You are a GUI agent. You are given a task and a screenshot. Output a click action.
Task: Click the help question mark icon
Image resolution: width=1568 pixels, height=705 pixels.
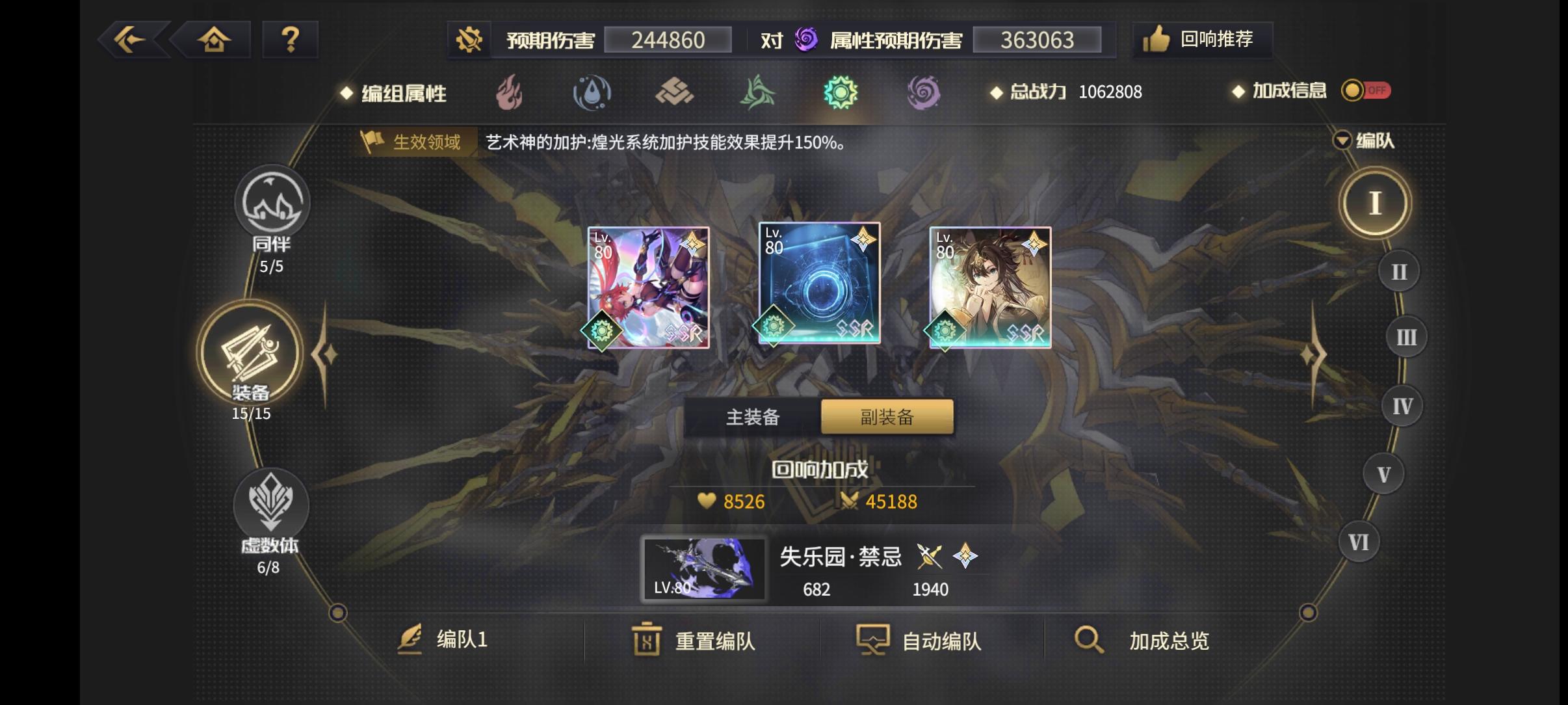[x=291, y=39]
